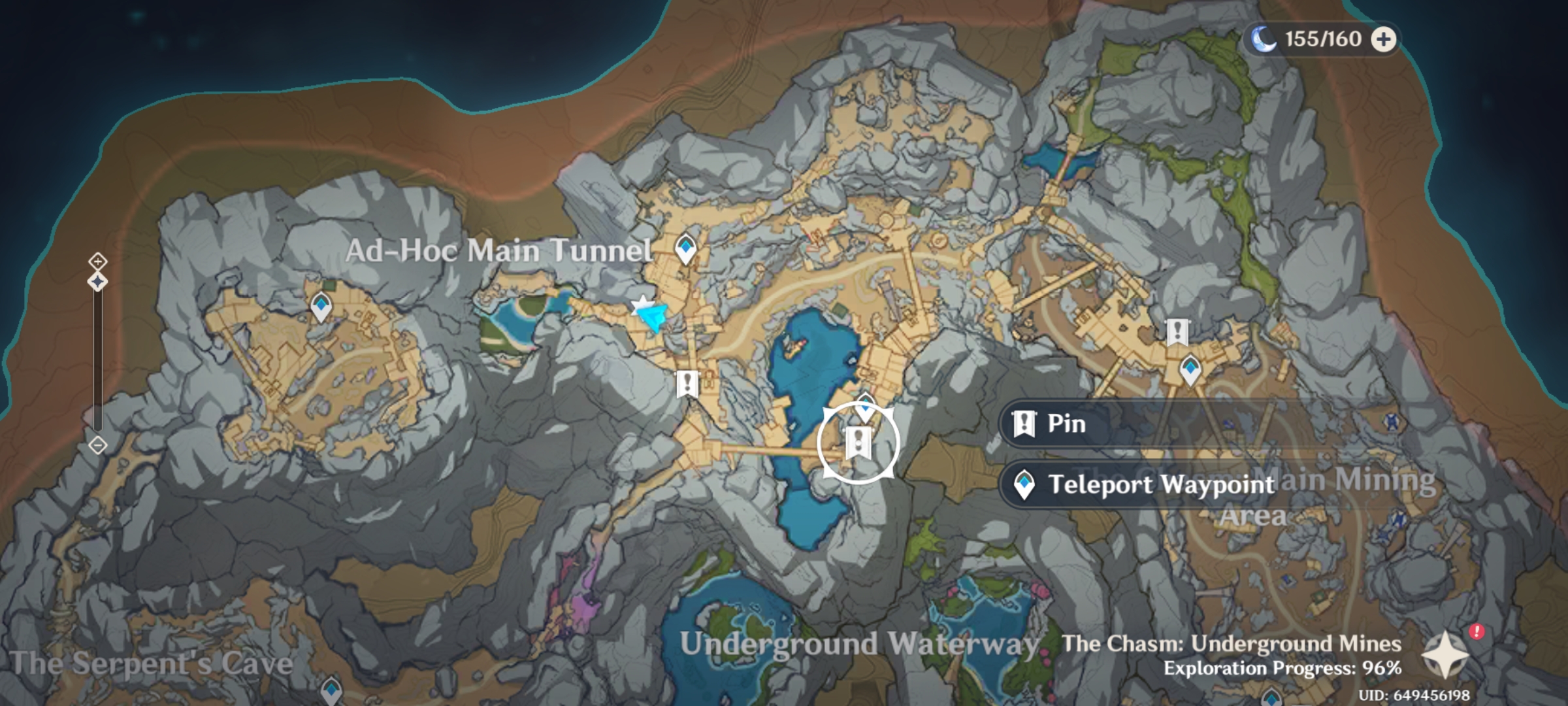Screen dimensions: 1568x706
Task: Open the four-pointed star menu with red alert
Action: pos(1445,654)
